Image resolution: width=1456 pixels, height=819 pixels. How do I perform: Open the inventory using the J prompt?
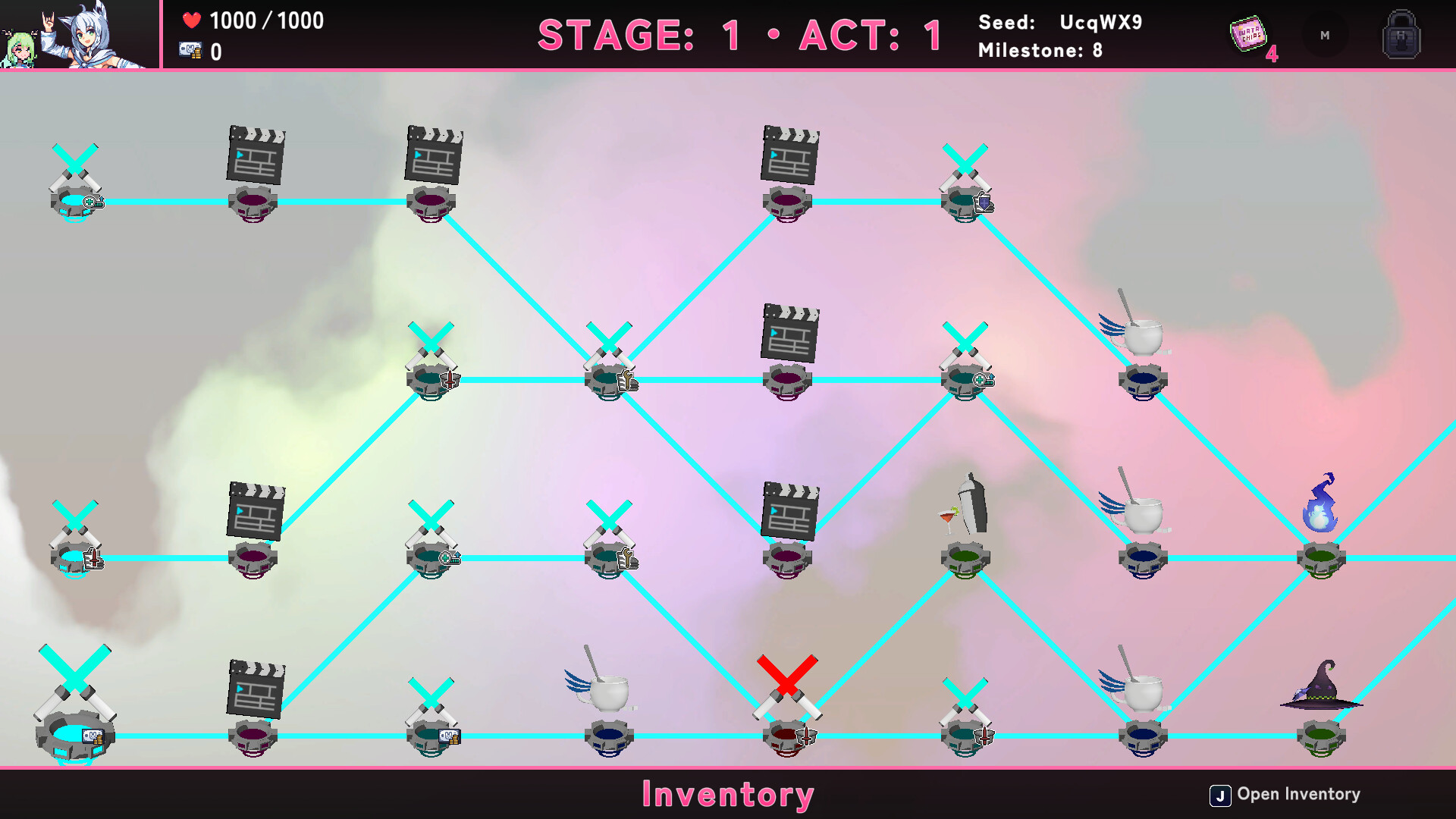pos(1220,794)
